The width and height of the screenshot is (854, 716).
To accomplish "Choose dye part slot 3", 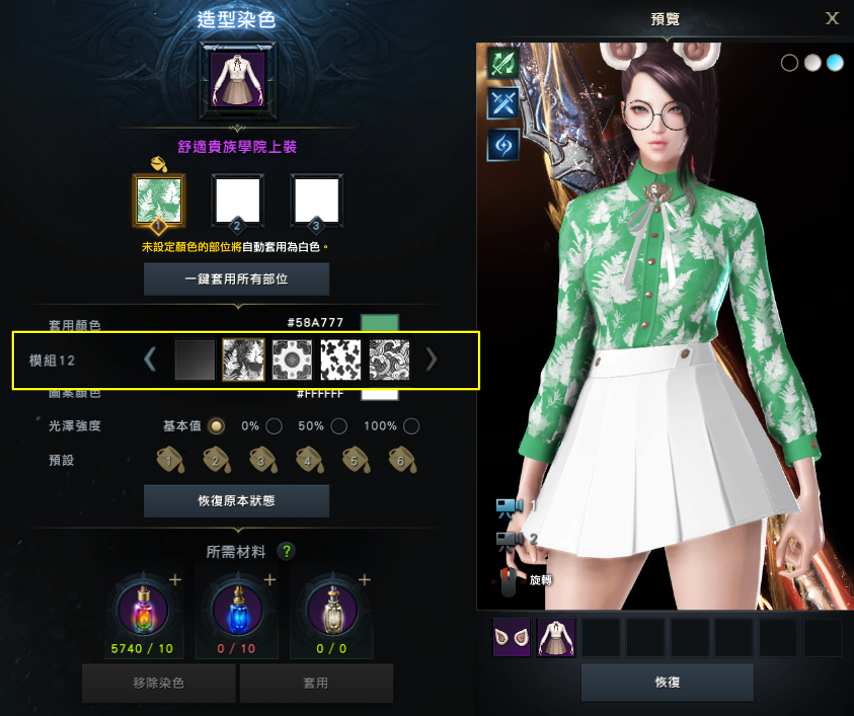I will point(316,201).
